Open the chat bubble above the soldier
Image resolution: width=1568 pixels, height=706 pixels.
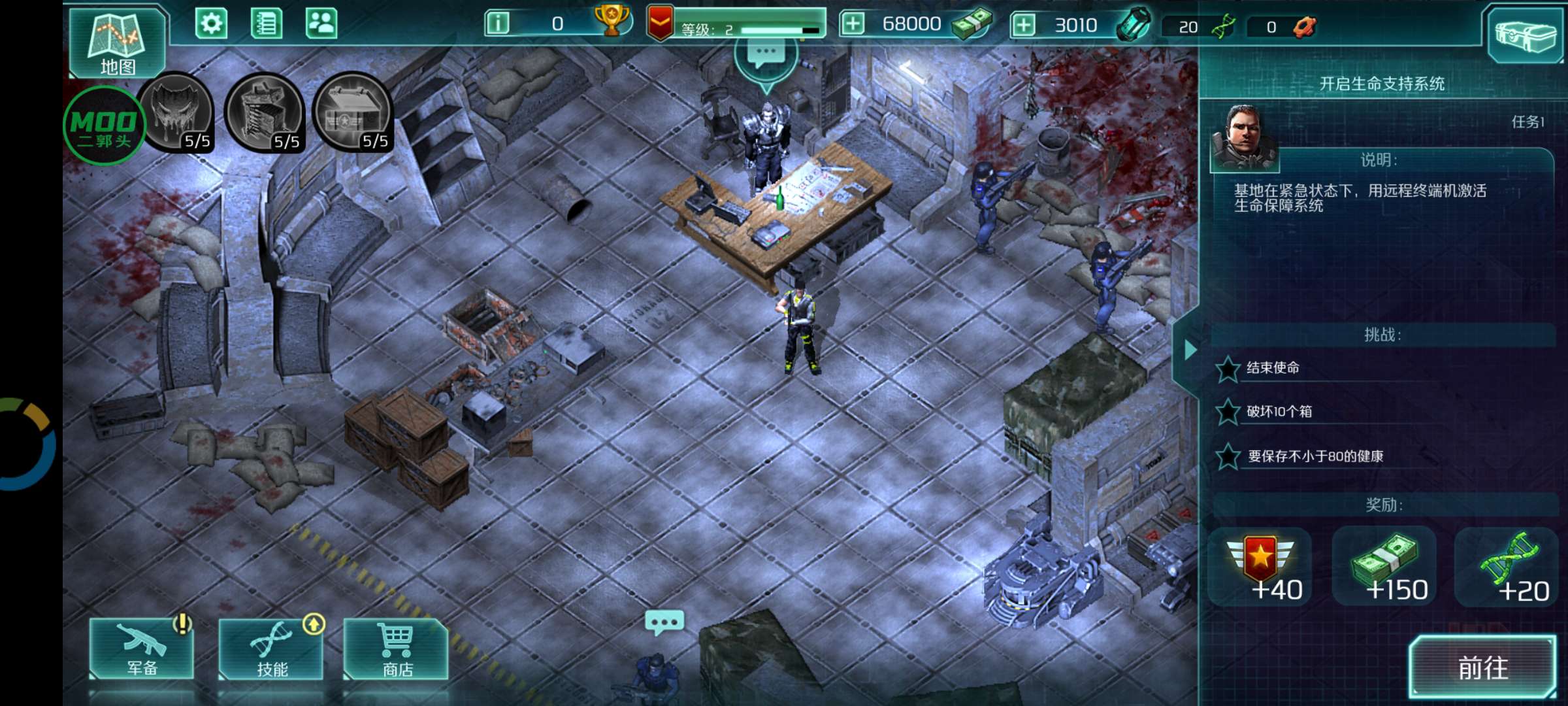[x=664, y=622]
